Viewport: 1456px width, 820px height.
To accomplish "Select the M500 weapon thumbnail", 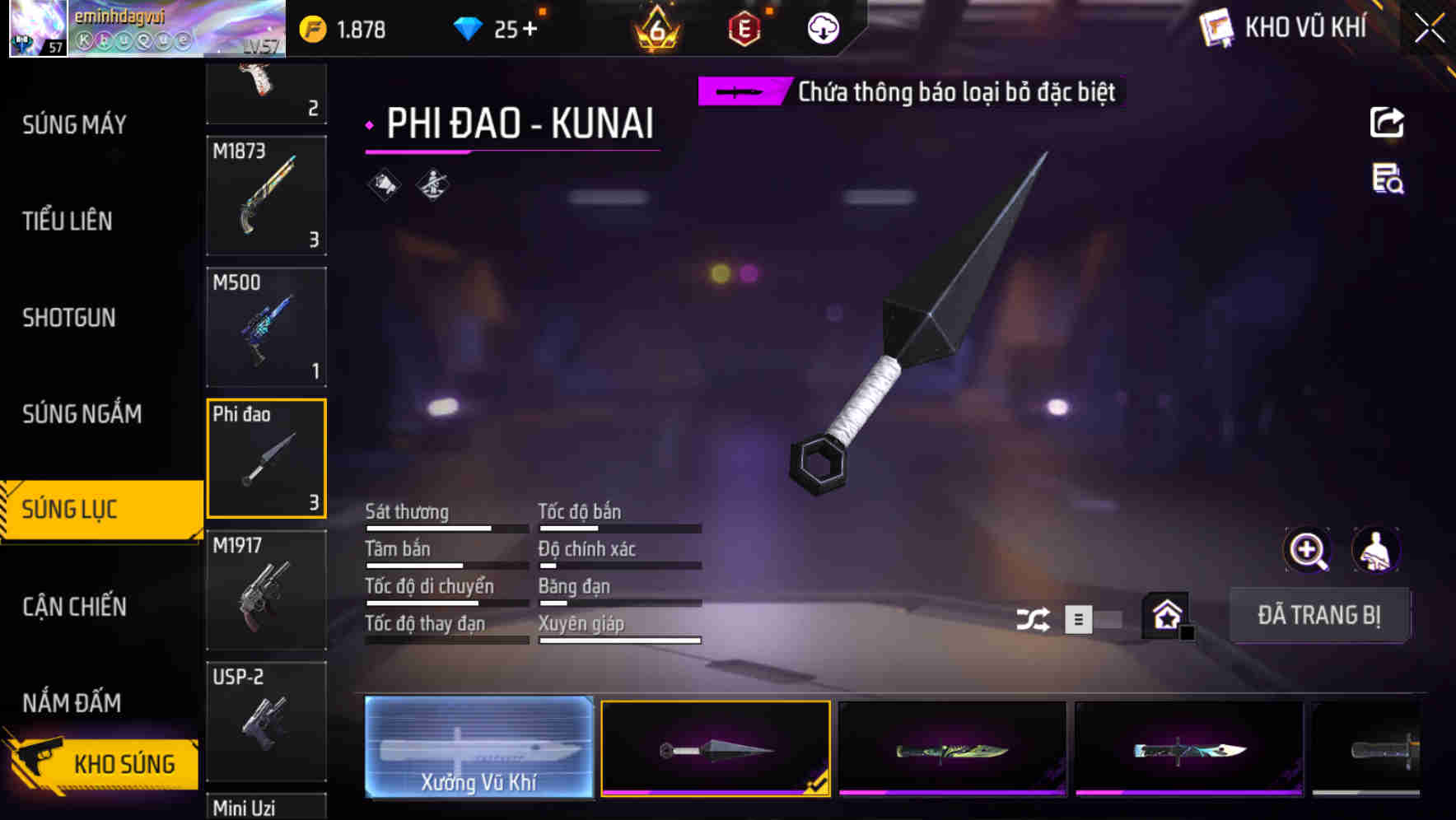I will tap(266, 326).
